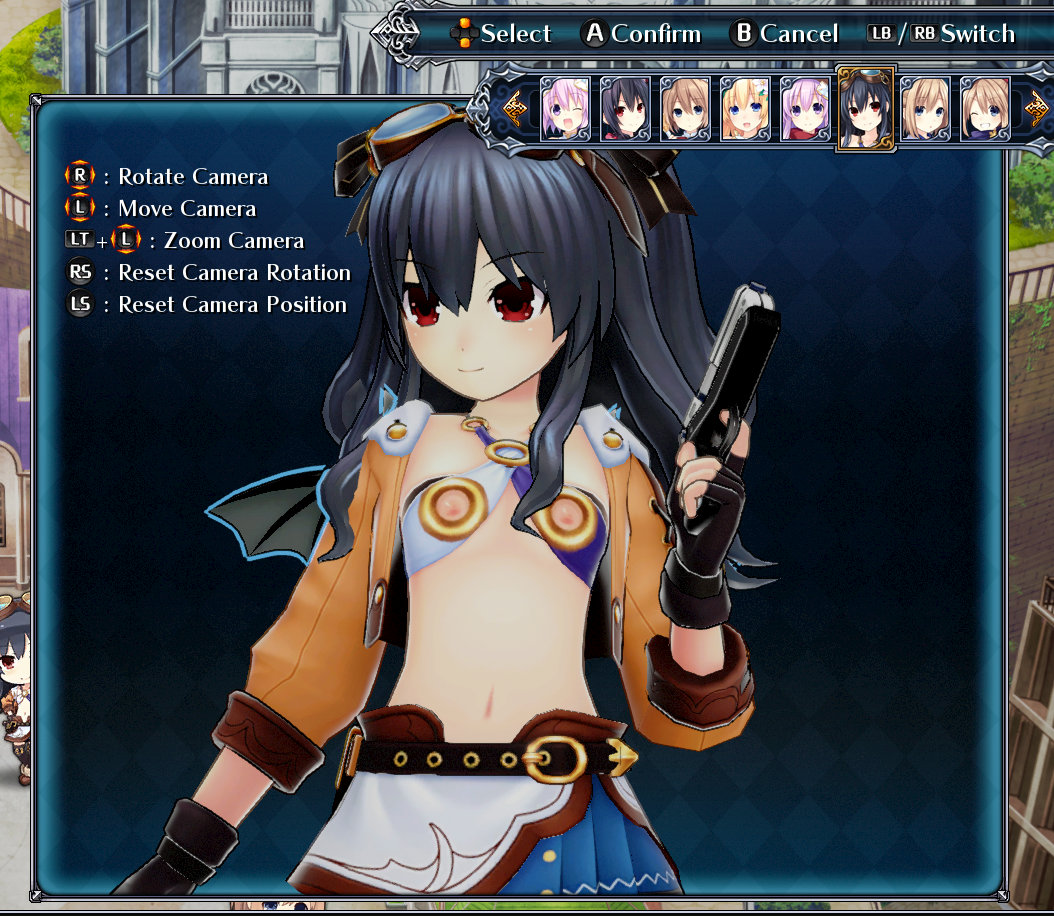Select the winking pink-haired character portrait
This screenshot has width=1054, height=916.
click(566, 109)
